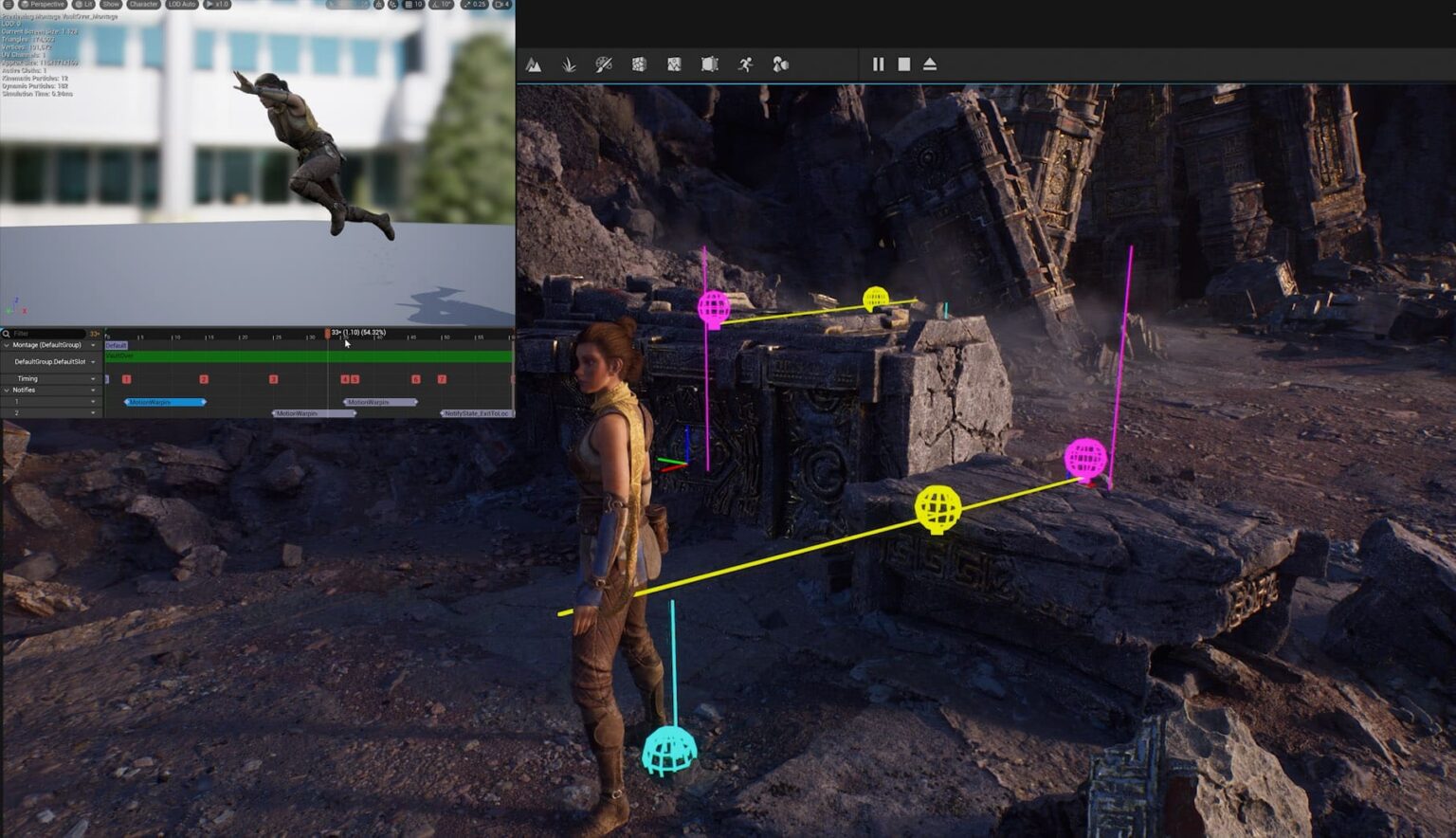1456x838 pixels.
Task: Select the Foliage mode grass icon
Action: 569,64
